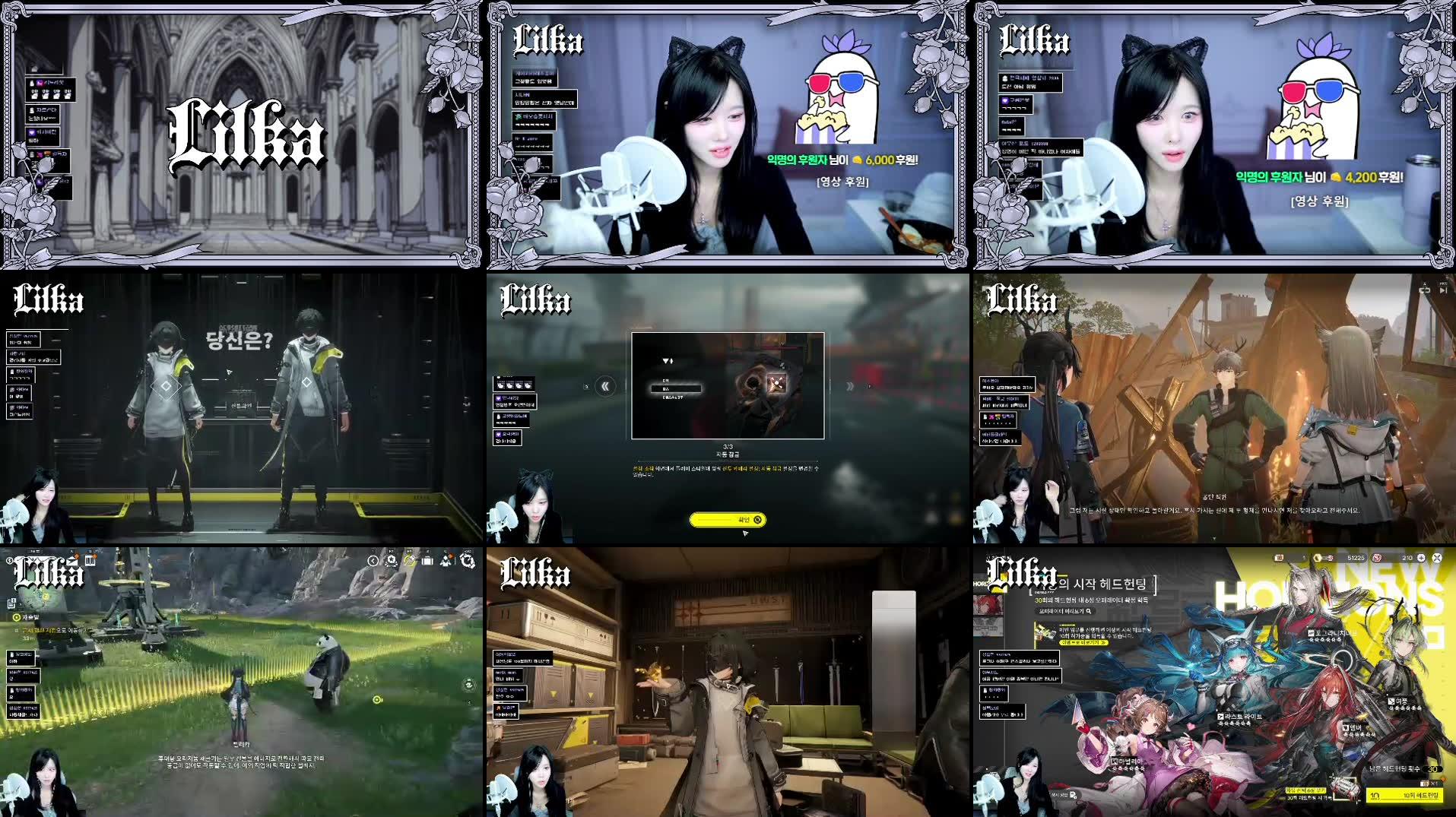Click the plus icon to add Originite currency
The height and width of the screenshot is (817, 1456).
pyautogui.click(x=1421, y=558)
